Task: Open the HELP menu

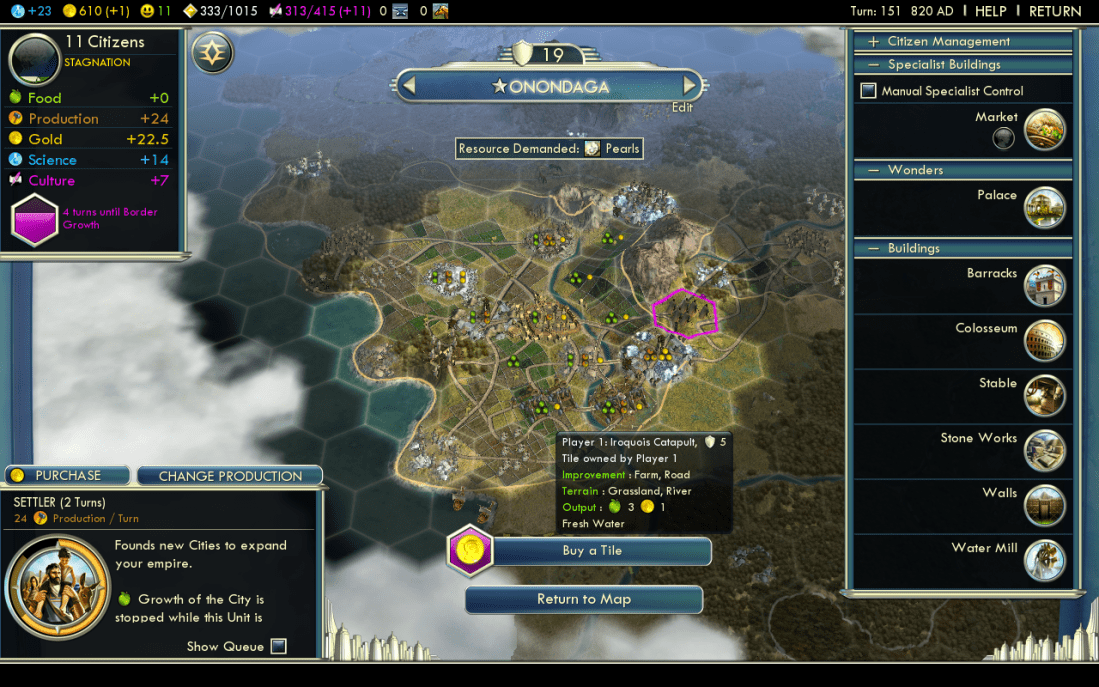Action: click(990, 11)
